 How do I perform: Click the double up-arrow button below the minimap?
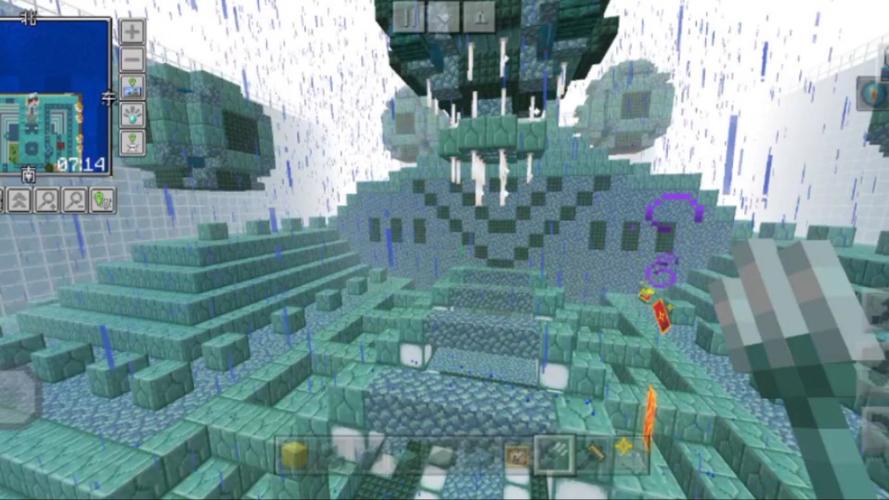17,200
